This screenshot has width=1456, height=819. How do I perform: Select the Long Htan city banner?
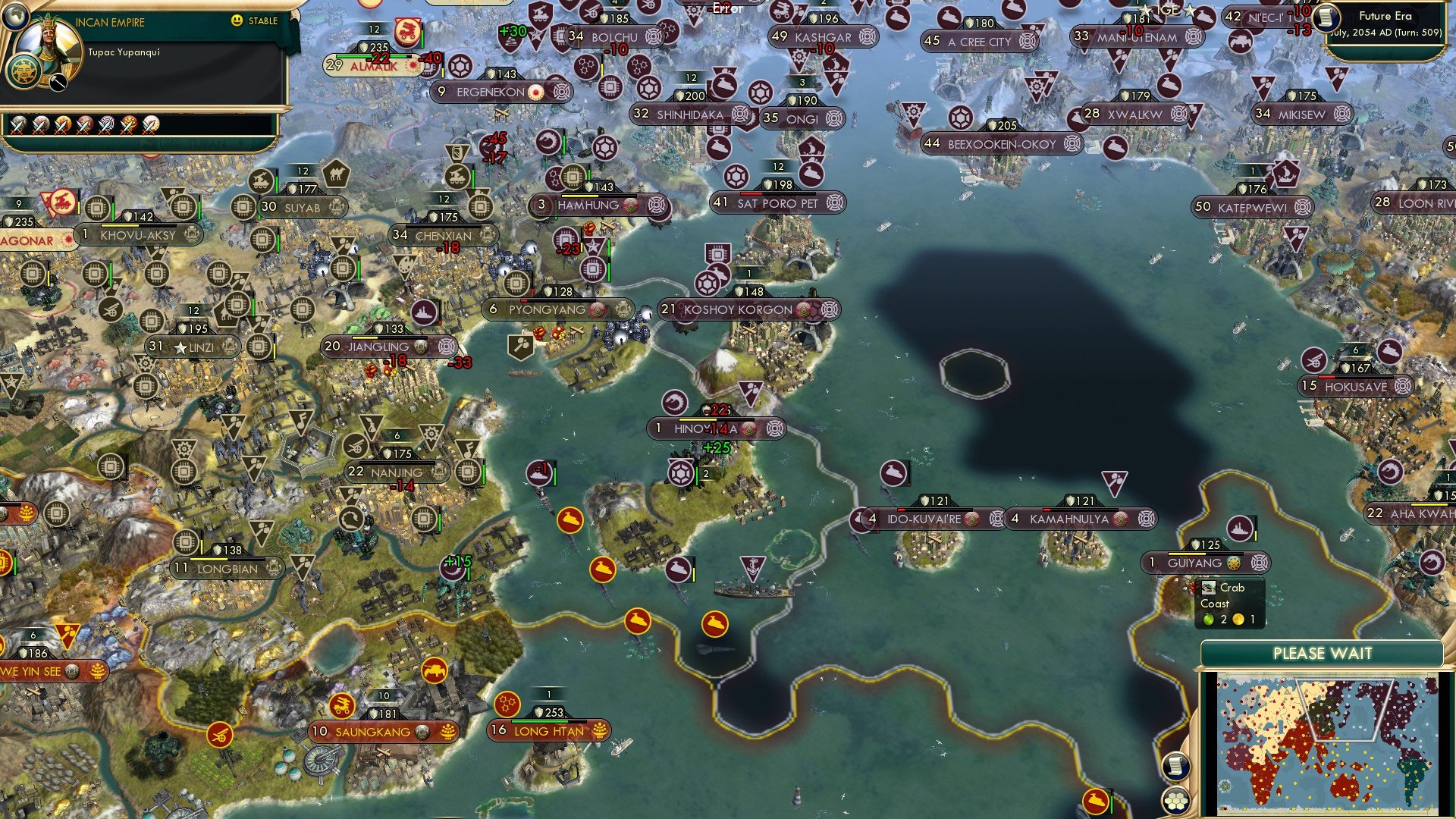pyautogui.click(x=548, y=730)
